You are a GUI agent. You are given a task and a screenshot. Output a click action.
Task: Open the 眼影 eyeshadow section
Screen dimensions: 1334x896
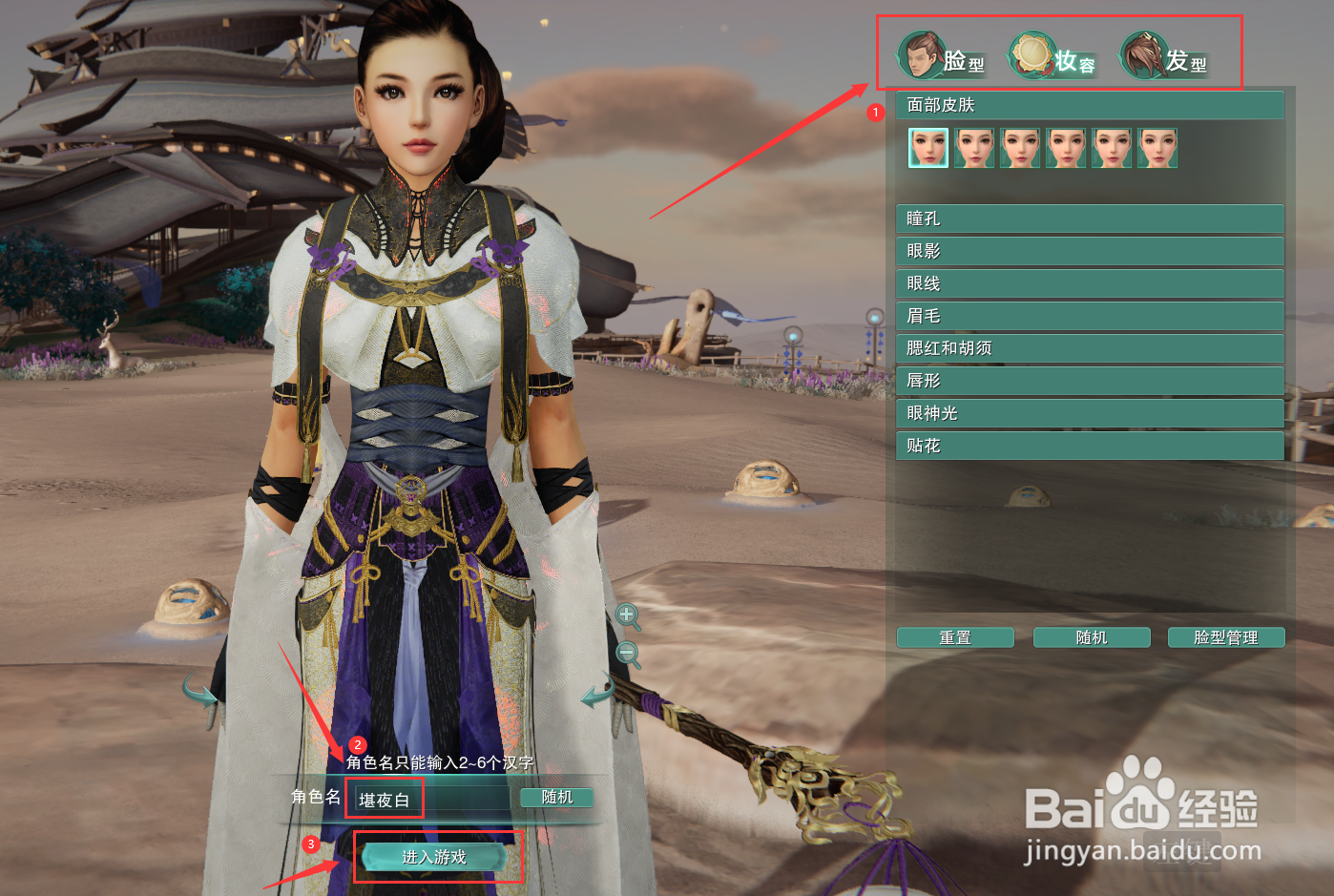1089,251
